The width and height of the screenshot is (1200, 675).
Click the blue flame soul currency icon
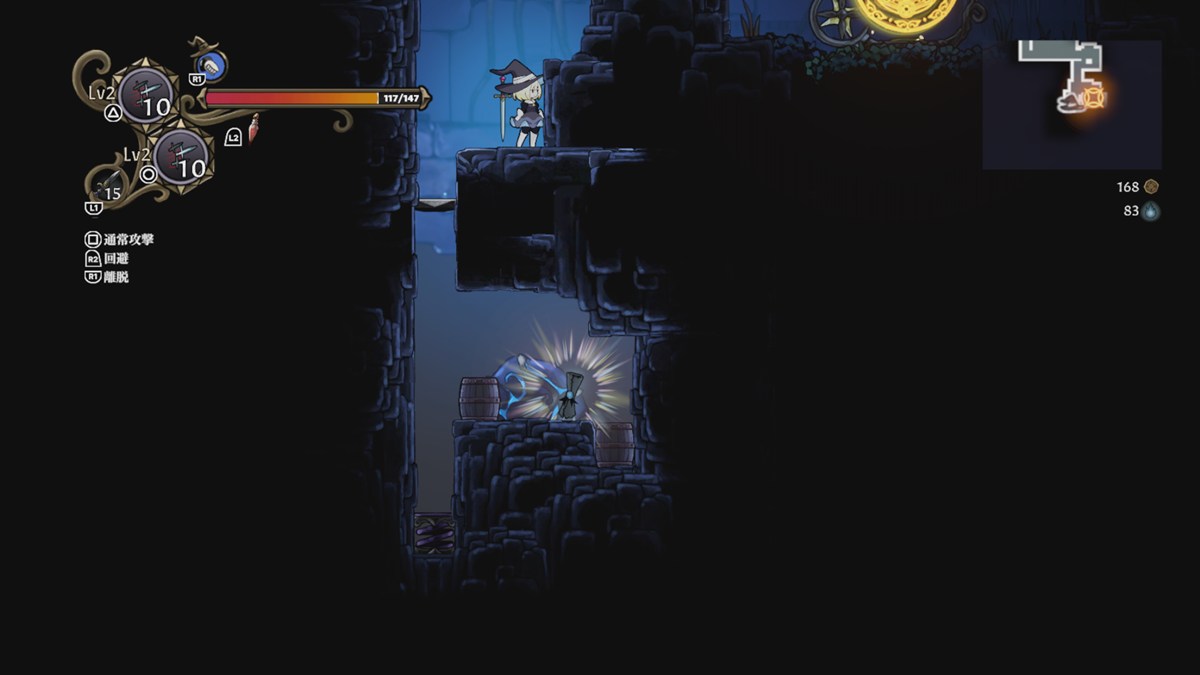pyautogui.click(x=1151, y=211)
